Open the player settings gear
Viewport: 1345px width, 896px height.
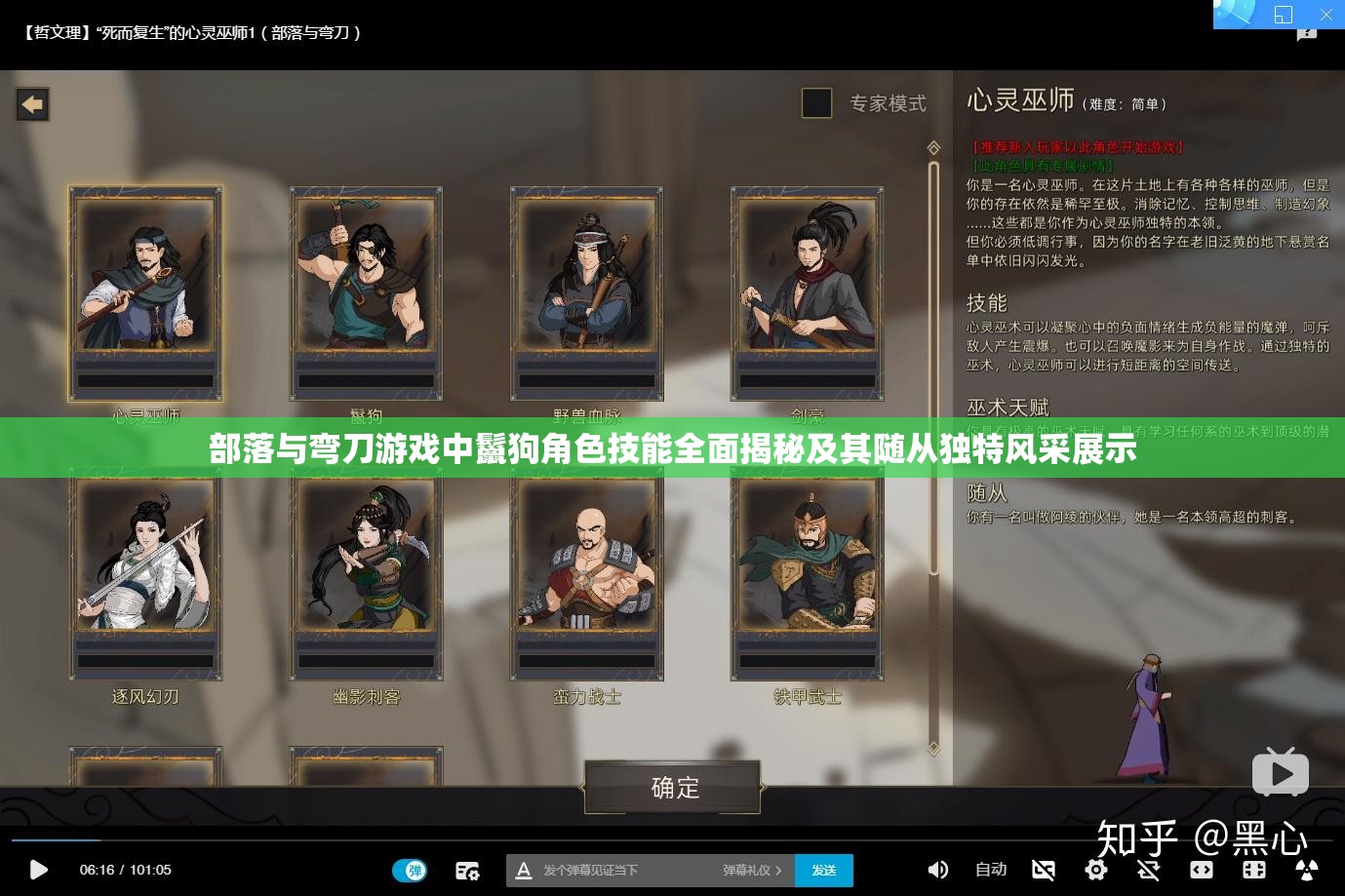(1096, 870)
